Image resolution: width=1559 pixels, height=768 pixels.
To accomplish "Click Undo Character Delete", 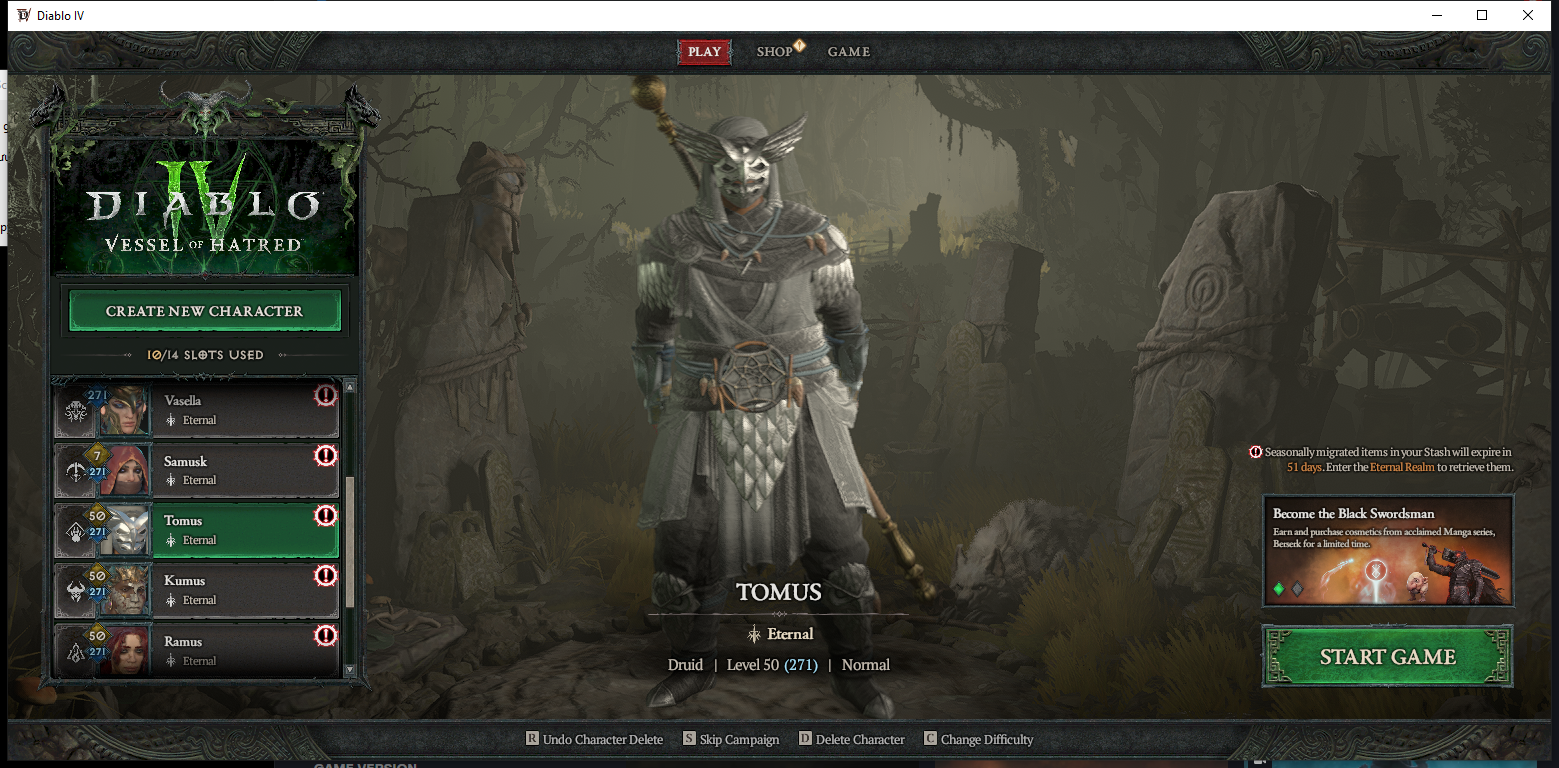I will 595,740.
